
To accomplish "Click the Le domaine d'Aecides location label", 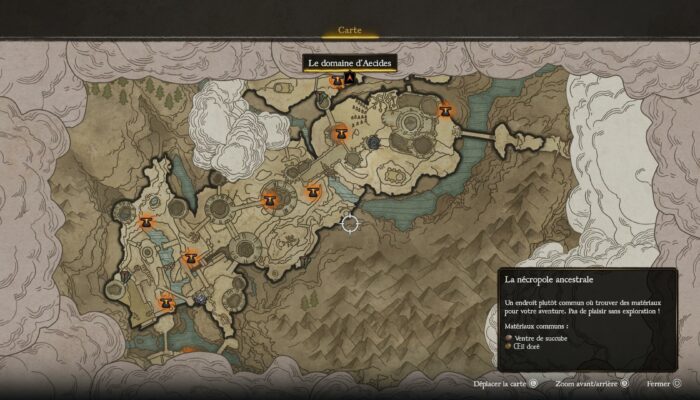I will (351, 63).
